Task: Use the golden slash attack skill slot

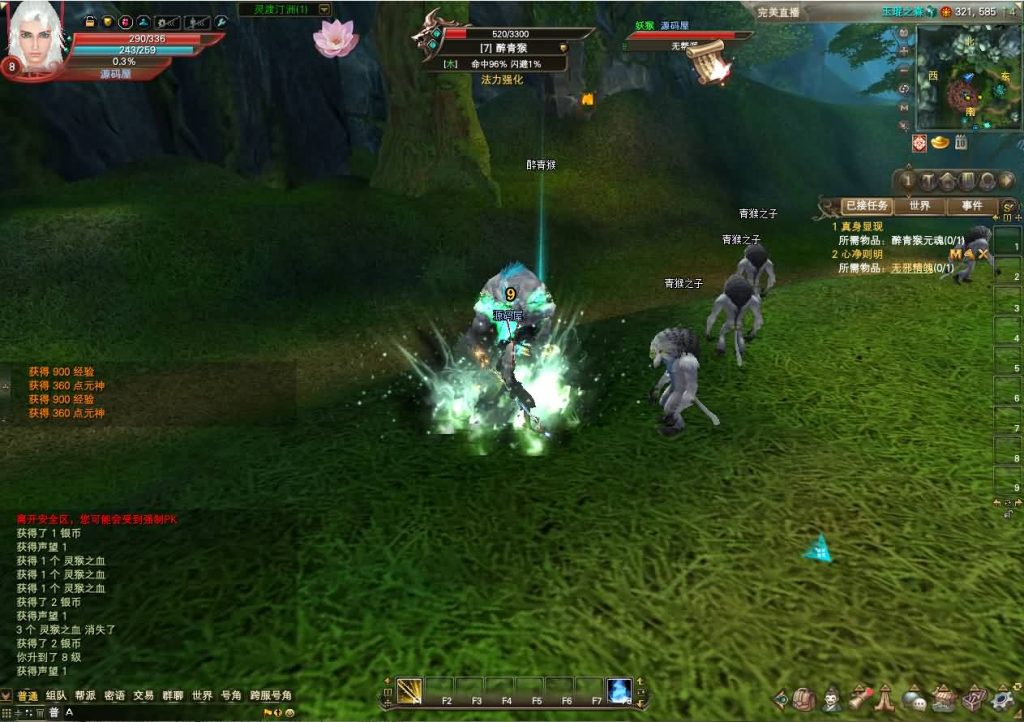Action: click(x=409, y=690)
